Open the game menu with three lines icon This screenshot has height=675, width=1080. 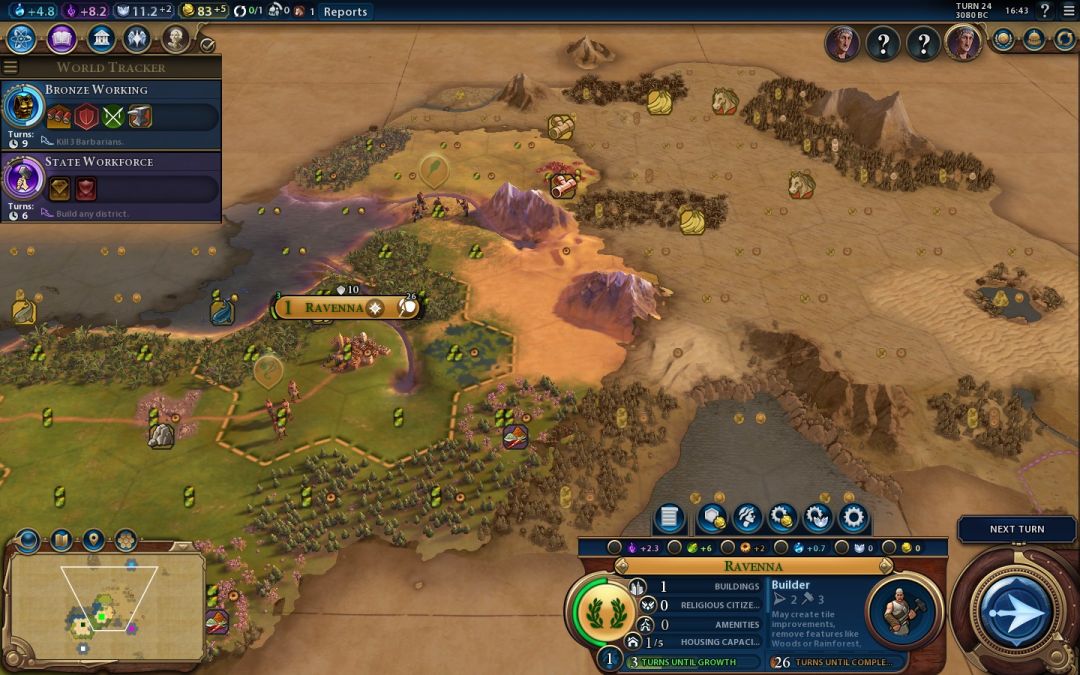(x=1069, y=11)
